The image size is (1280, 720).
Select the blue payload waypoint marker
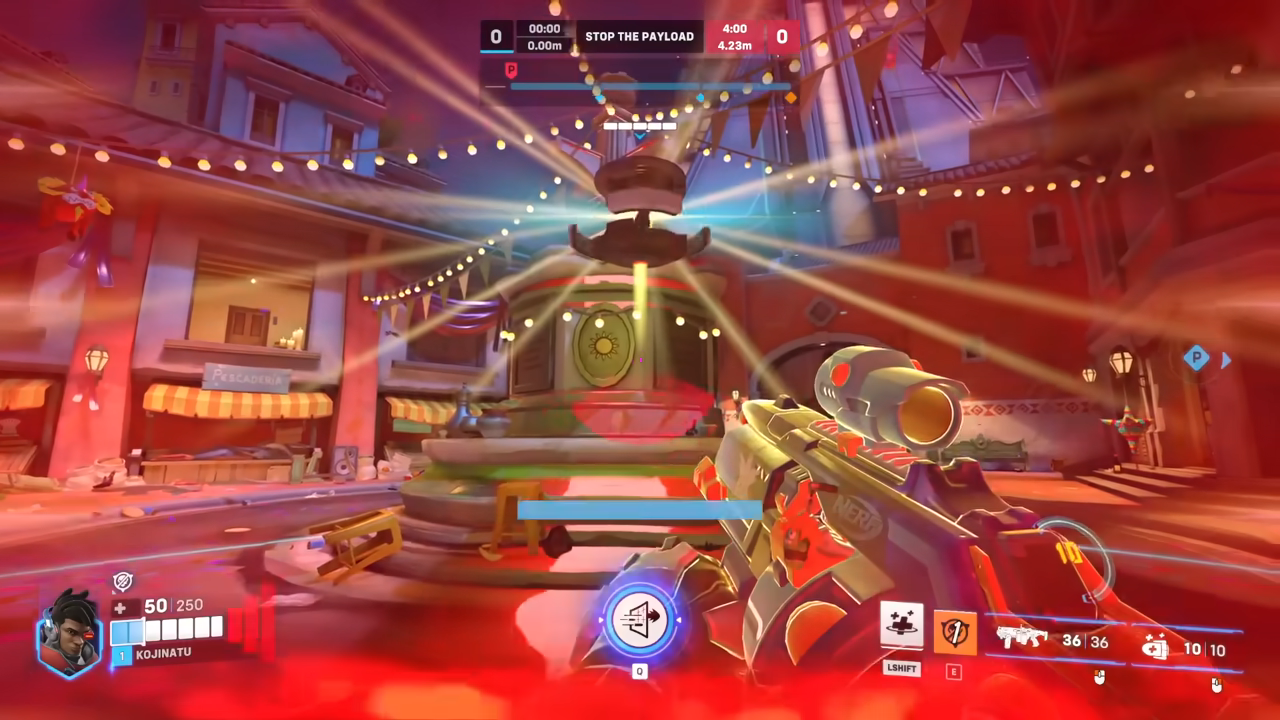coord(1196,358)
